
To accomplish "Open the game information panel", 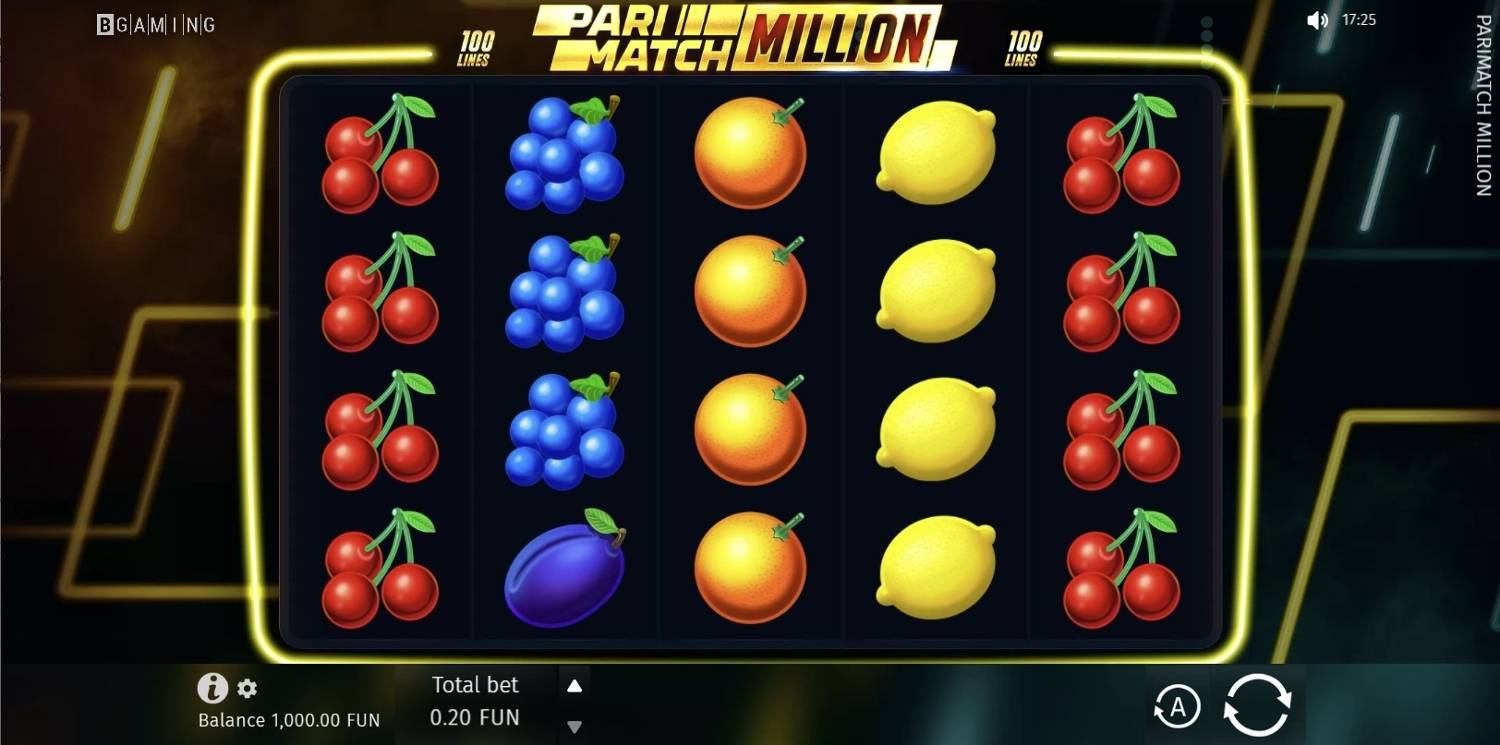I will point(212,689).
